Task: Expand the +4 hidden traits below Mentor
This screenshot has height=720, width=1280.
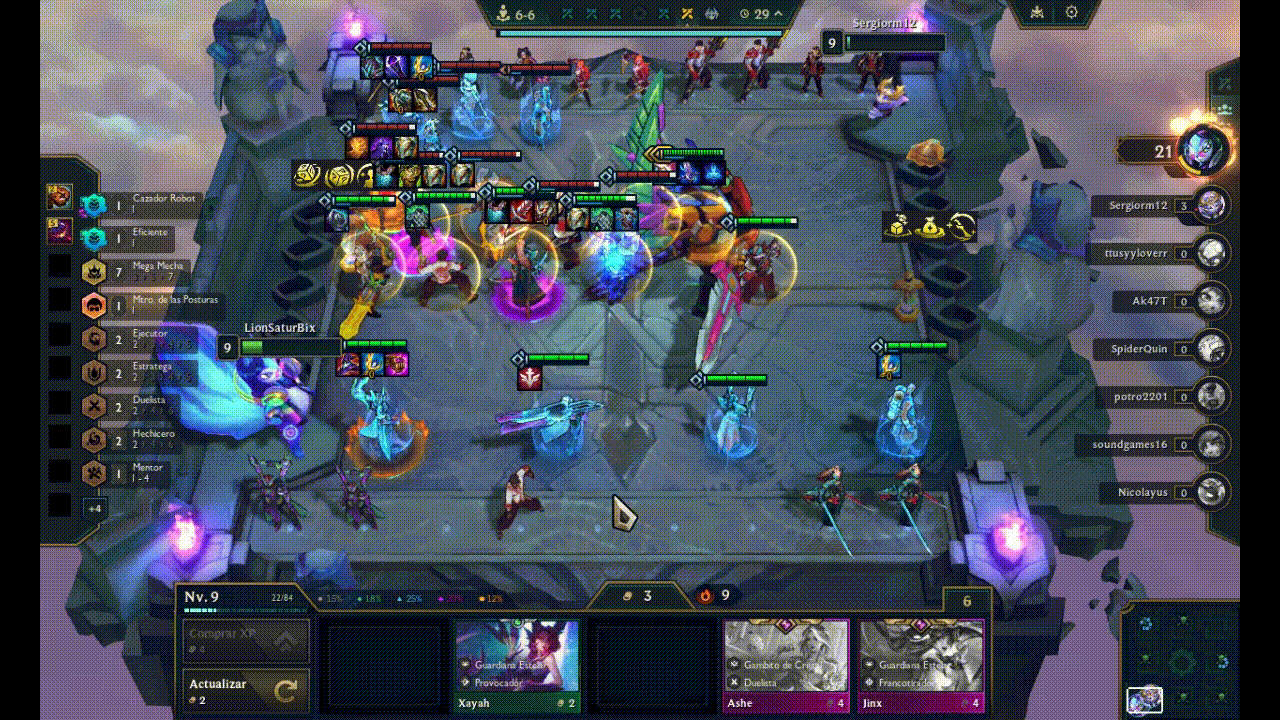Action: 94,507
